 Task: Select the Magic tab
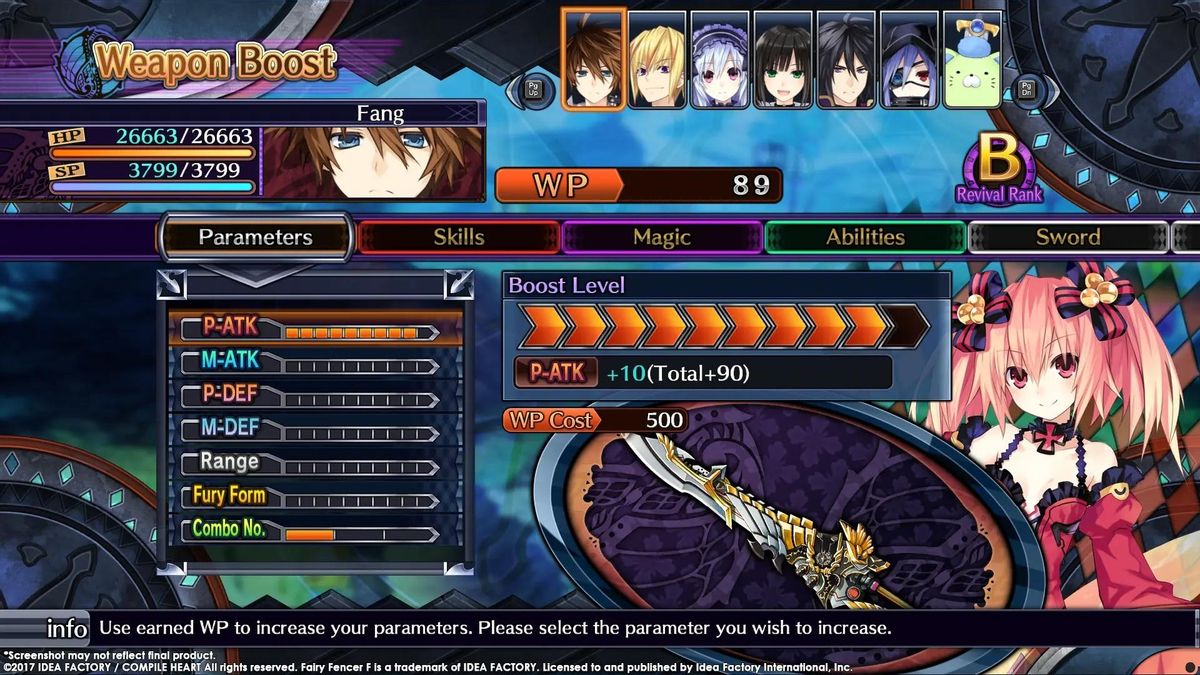click(661, 237)
